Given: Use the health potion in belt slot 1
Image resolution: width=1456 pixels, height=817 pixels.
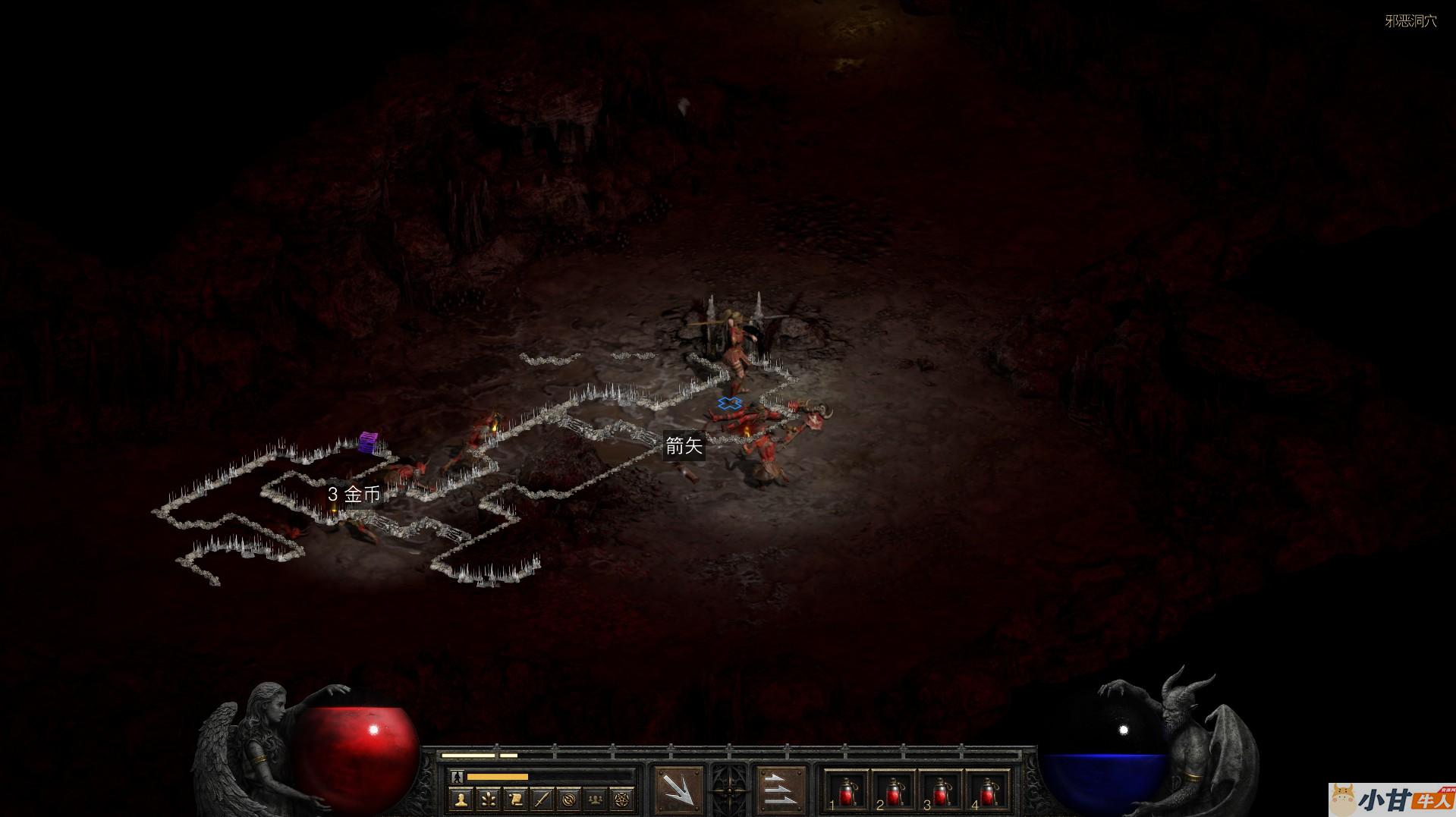Looking at the screenshot, I should (846, 791).
